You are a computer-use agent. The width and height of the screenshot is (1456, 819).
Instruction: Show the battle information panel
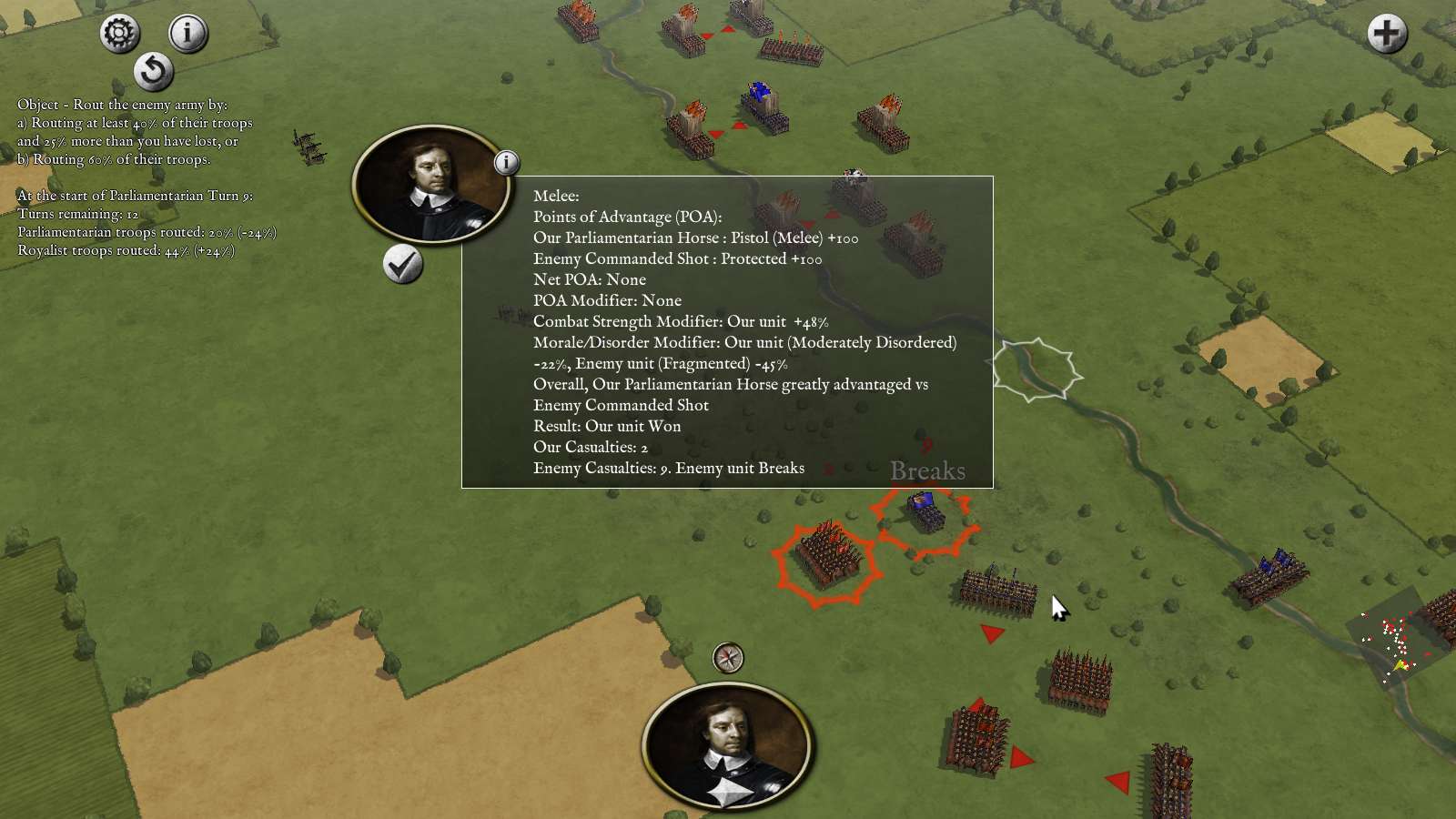[187, 34]
